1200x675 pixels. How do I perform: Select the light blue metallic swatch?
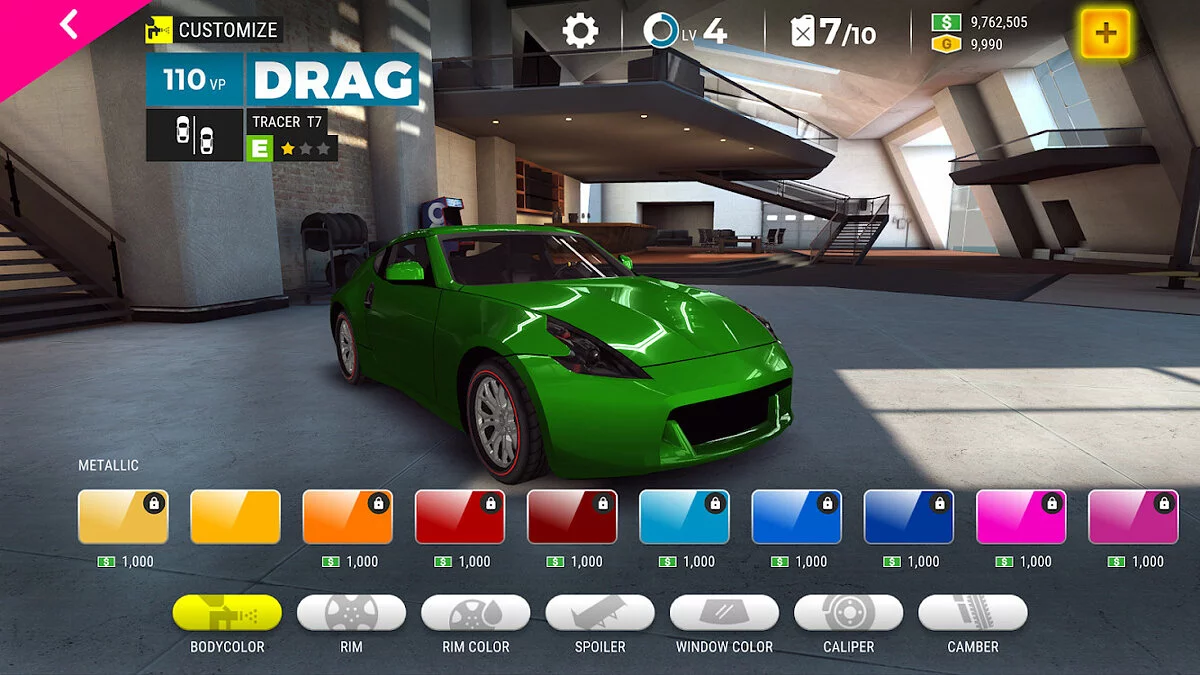click(684, 517)
